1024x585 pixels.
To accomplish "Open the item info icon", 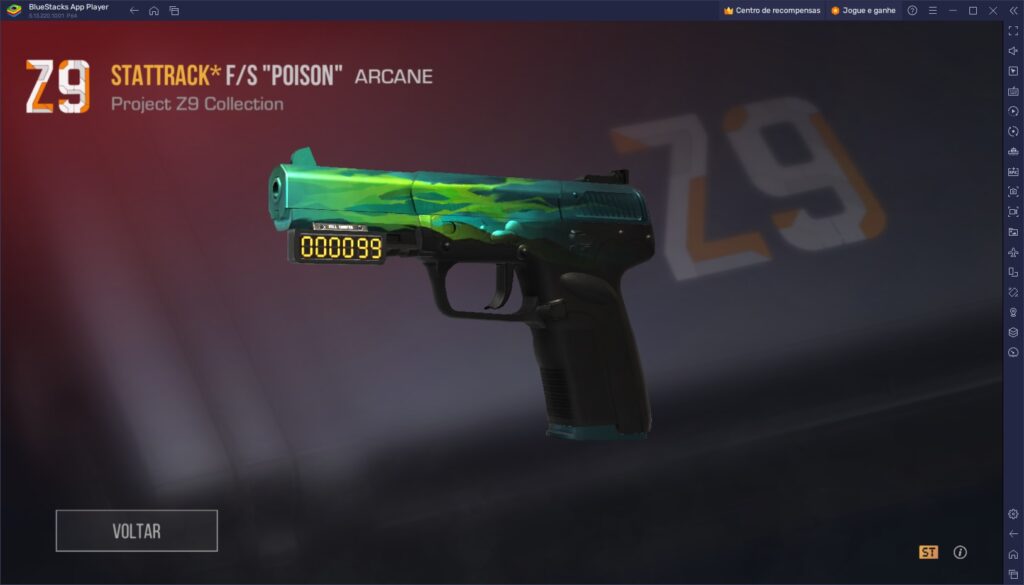I will (960, 552).
